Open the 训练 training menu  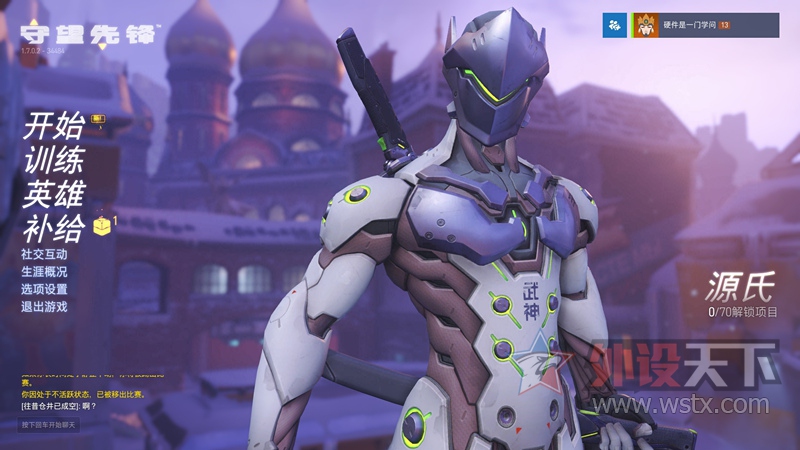(x=52, y=160)
